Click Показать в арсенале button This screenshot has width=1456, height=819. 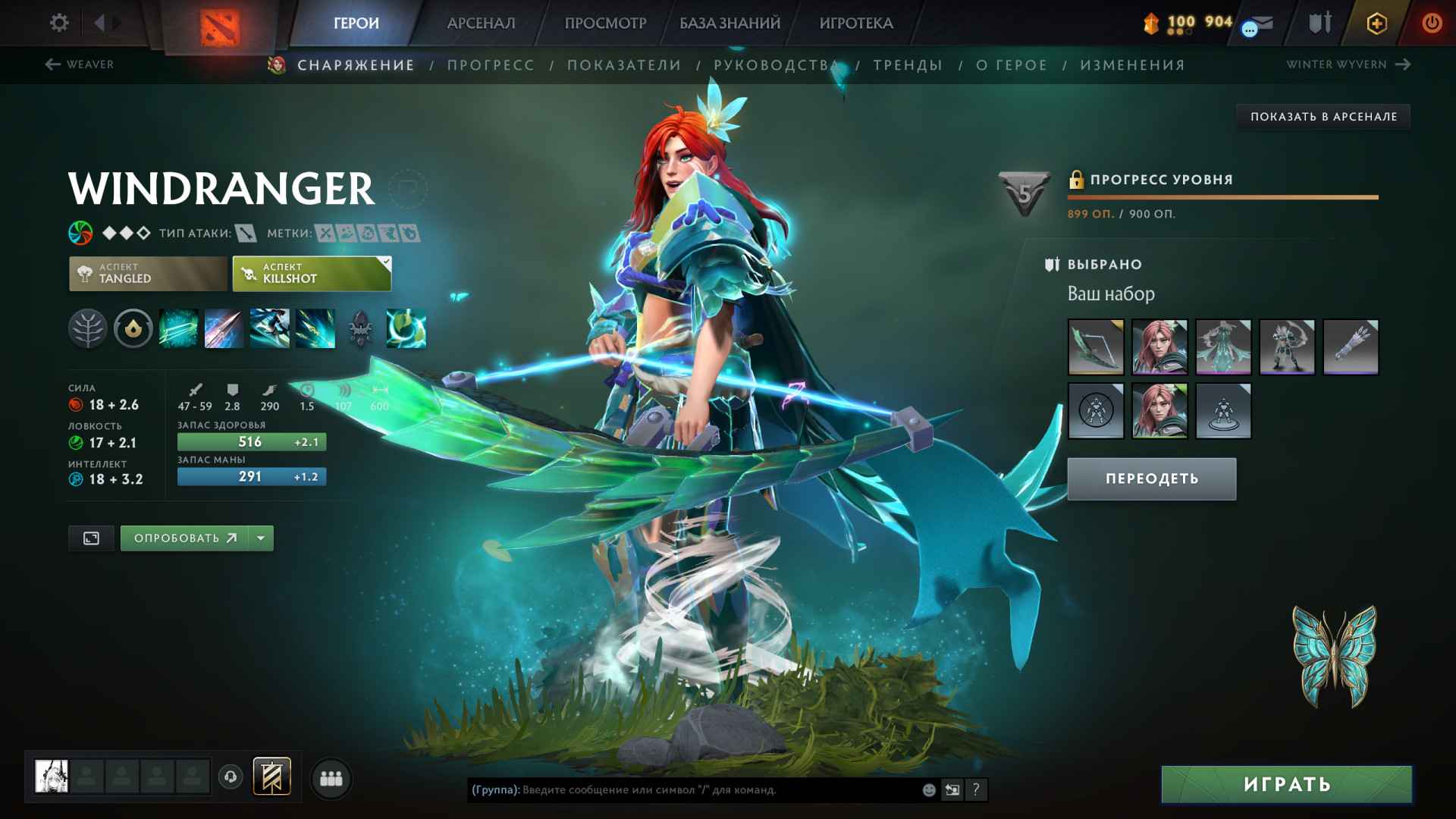(1323, 117)
